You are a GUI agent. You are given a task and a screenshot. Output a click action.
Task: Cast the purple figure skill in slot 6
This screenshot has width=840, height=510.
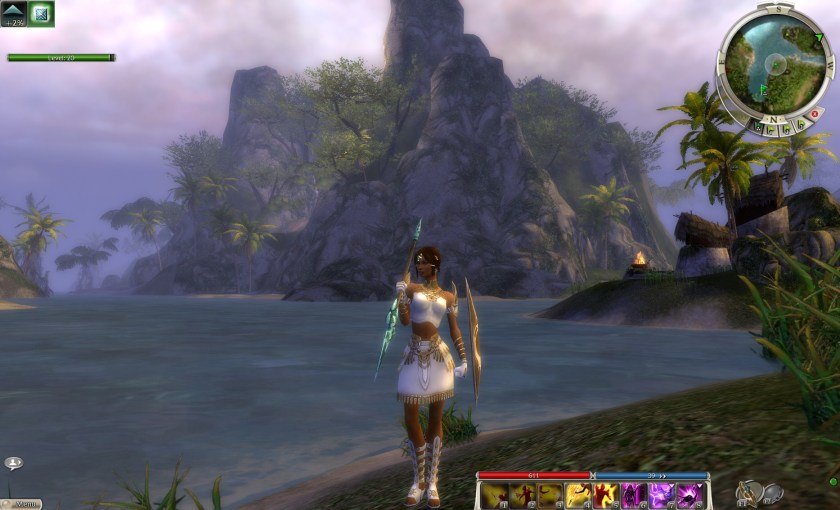point(634,495)
